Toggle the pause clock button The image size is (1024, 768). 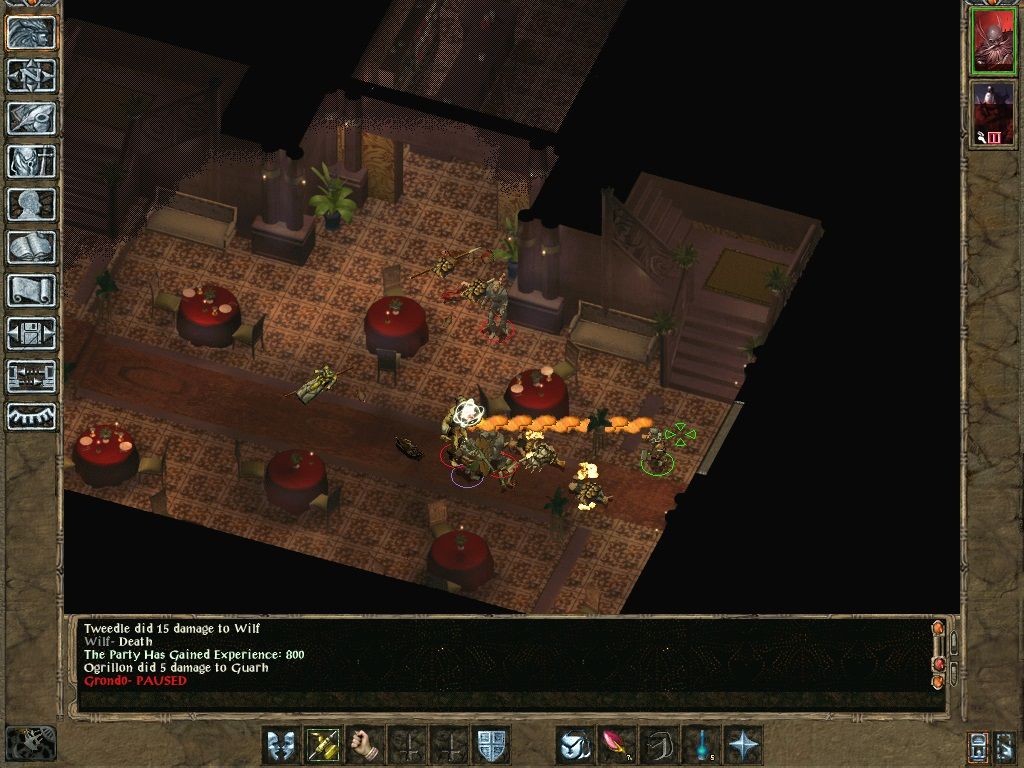click(31, 742)
